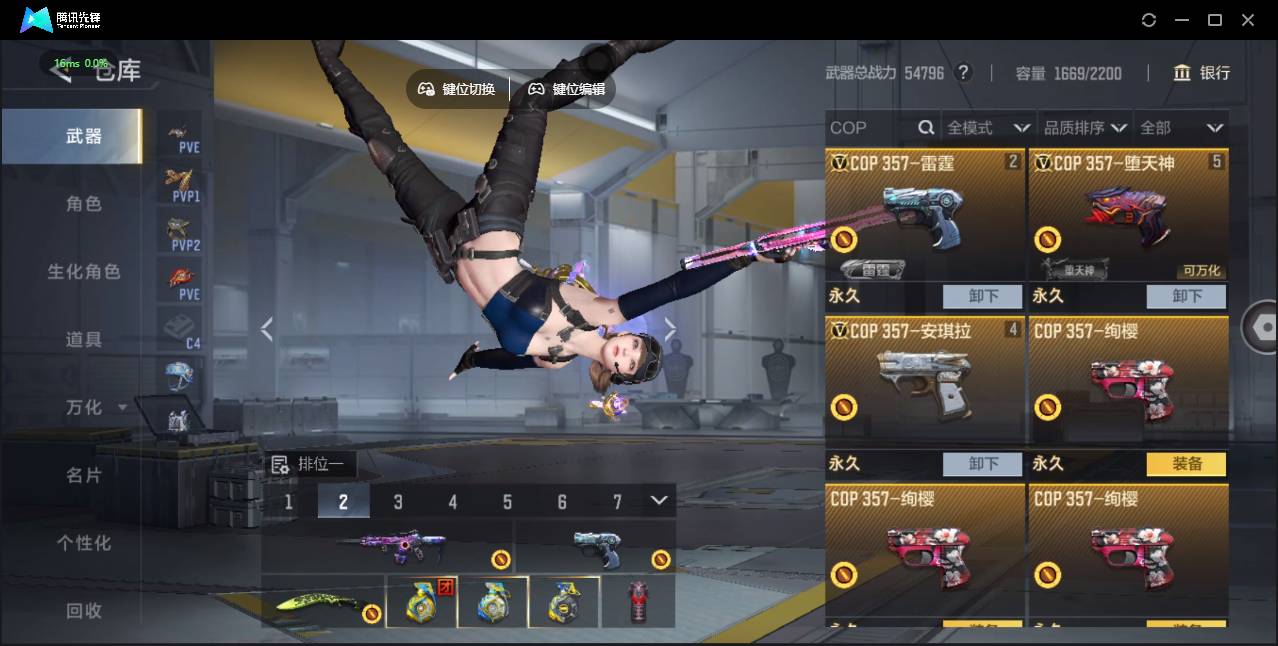Screen dimensions: 1278x646
Task: Select loadout slot number 3
Action: tap(398, 502)
